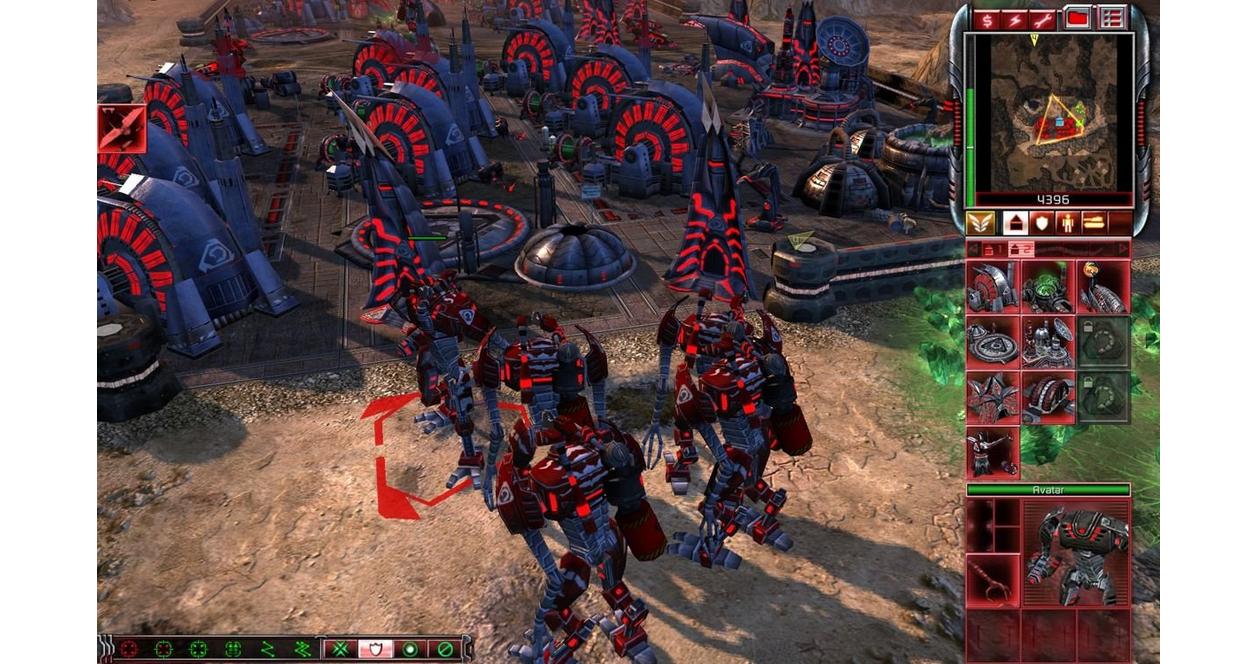Choose the spiked shrine structure icon
The image size is (1256, 664).
pos(992,398)
